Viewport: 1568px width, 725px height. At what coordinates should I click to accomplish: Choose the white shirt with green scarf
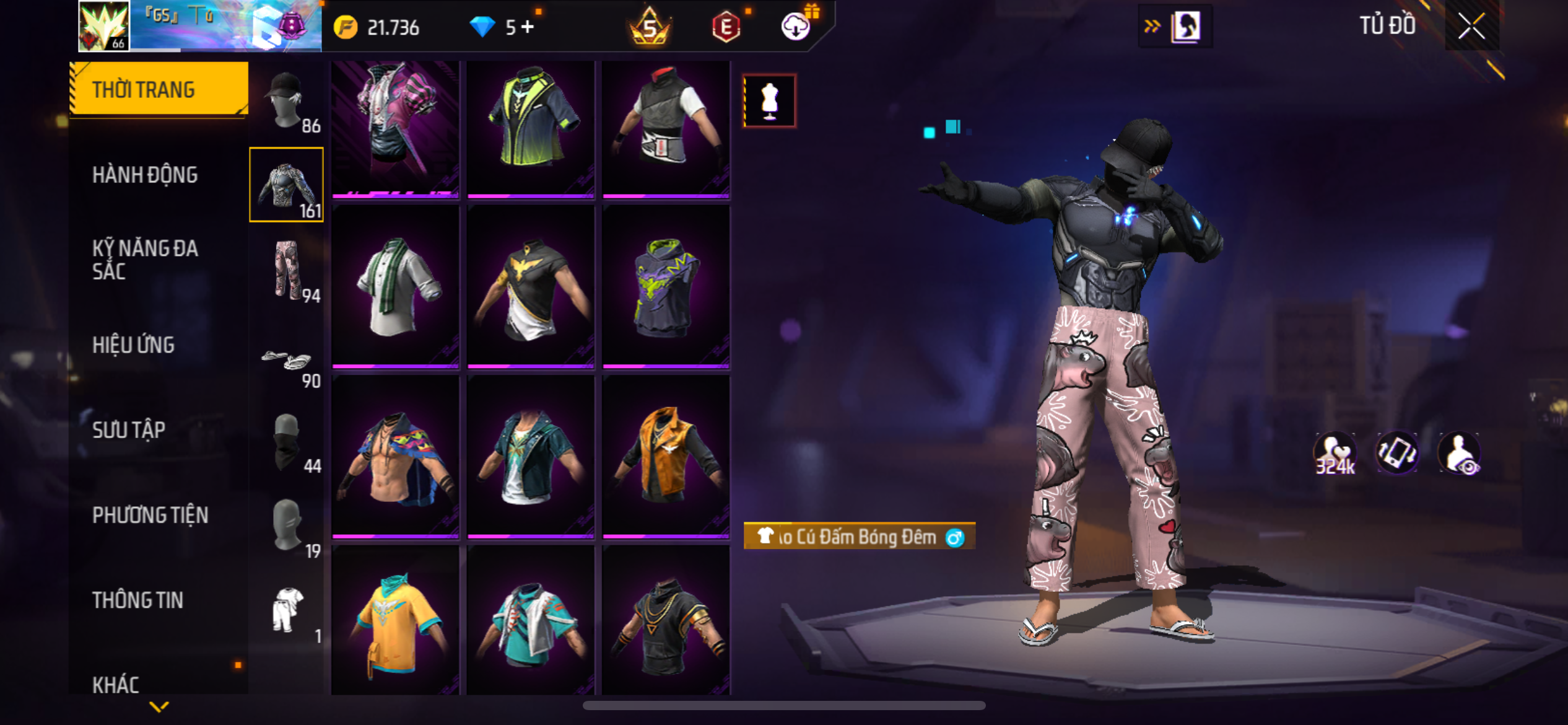click(x=395, y=287)
